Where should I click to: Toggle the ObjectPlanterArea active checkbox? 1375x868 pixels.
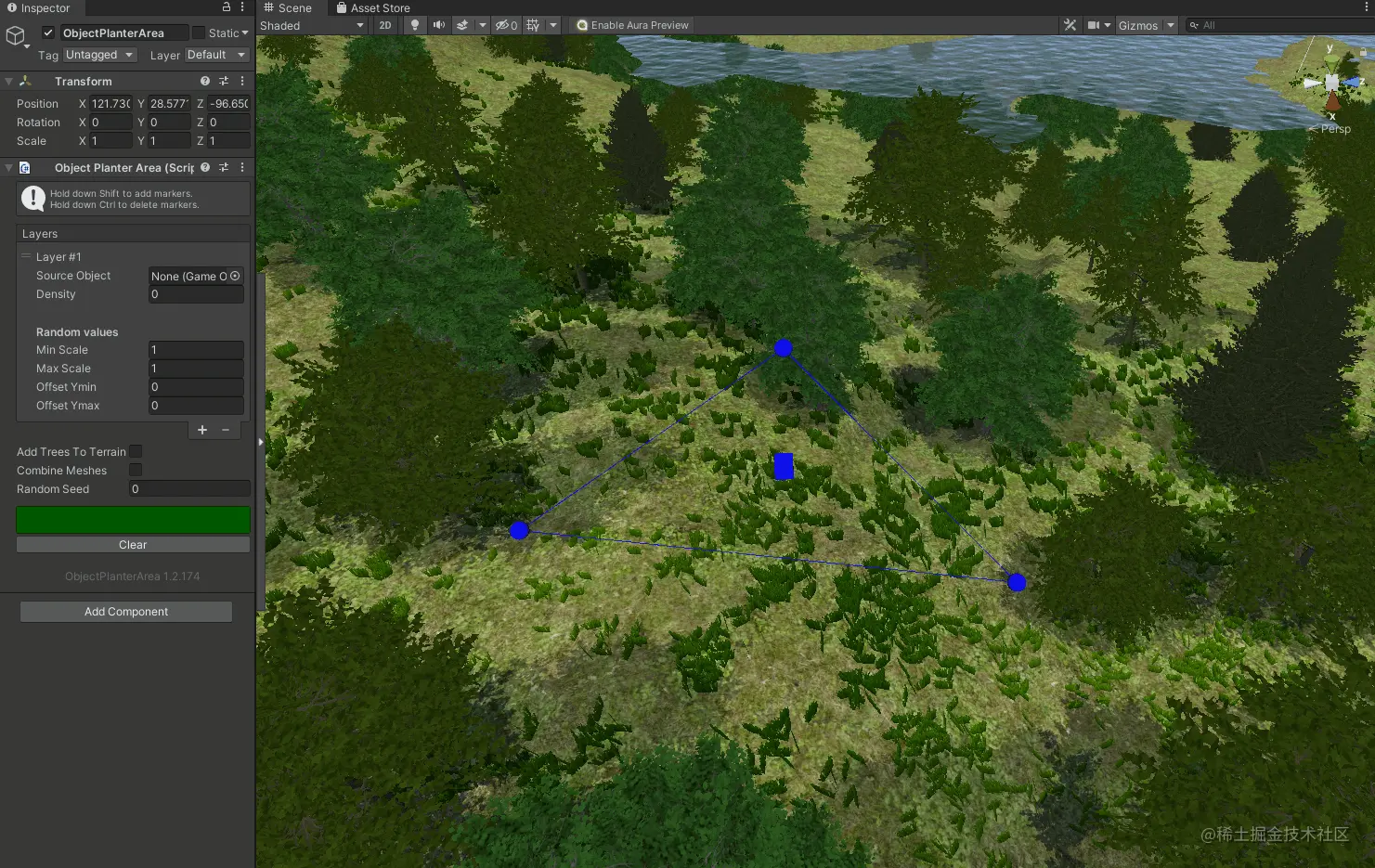48,32
